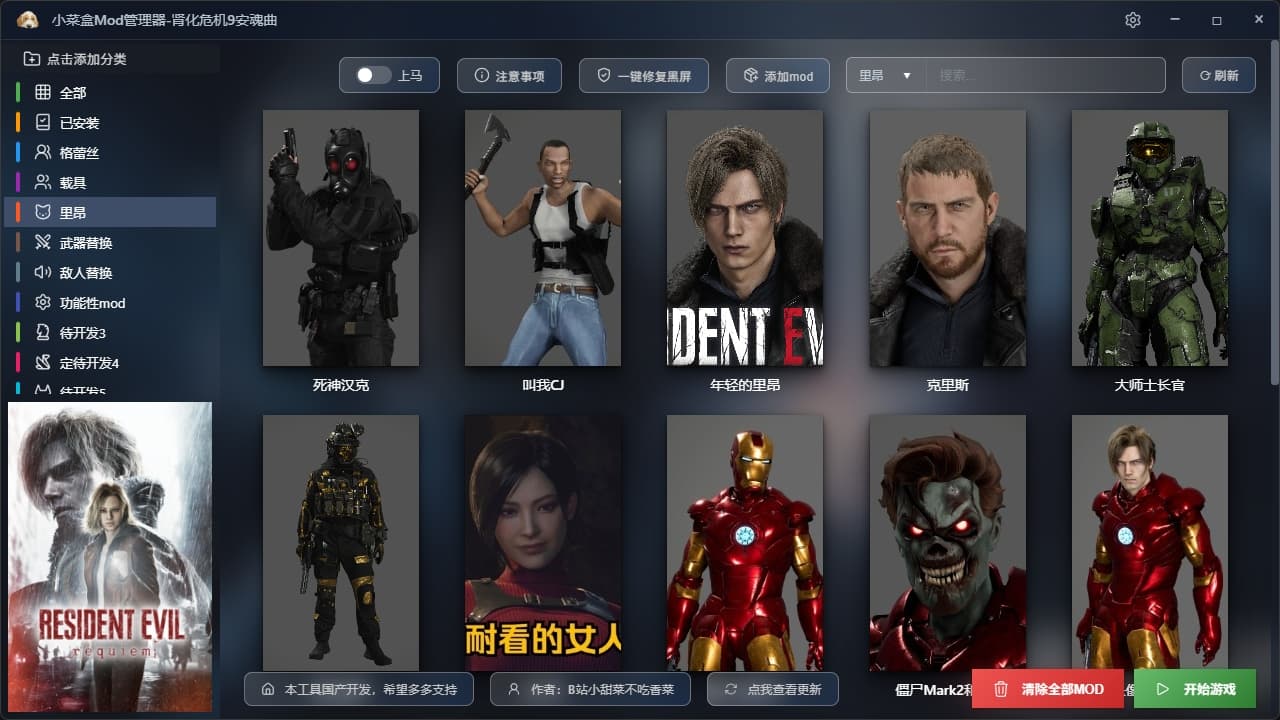The width and height of the screenshot is (1280, 720).
Task: Refresh the mod list with 刷新
Action: click(x=1218, y=76)
